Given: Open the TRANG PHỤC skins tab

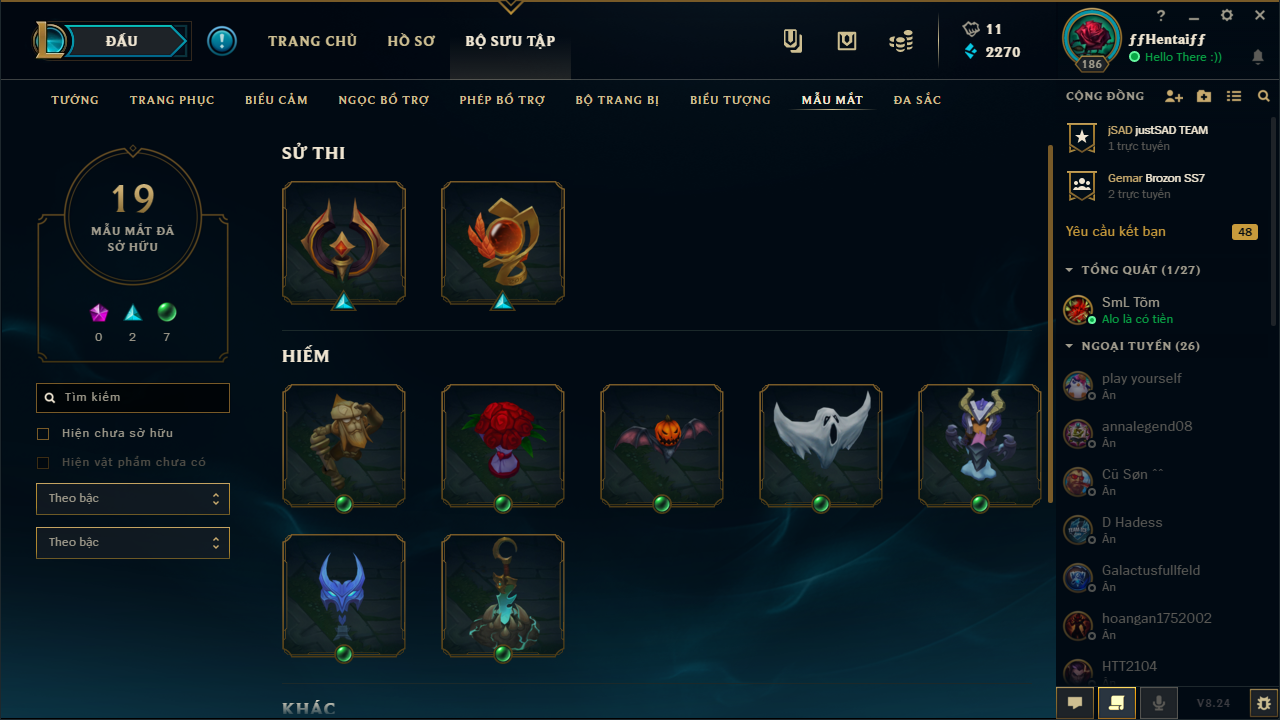Looking at the screenshot, I should click(172, 100).
